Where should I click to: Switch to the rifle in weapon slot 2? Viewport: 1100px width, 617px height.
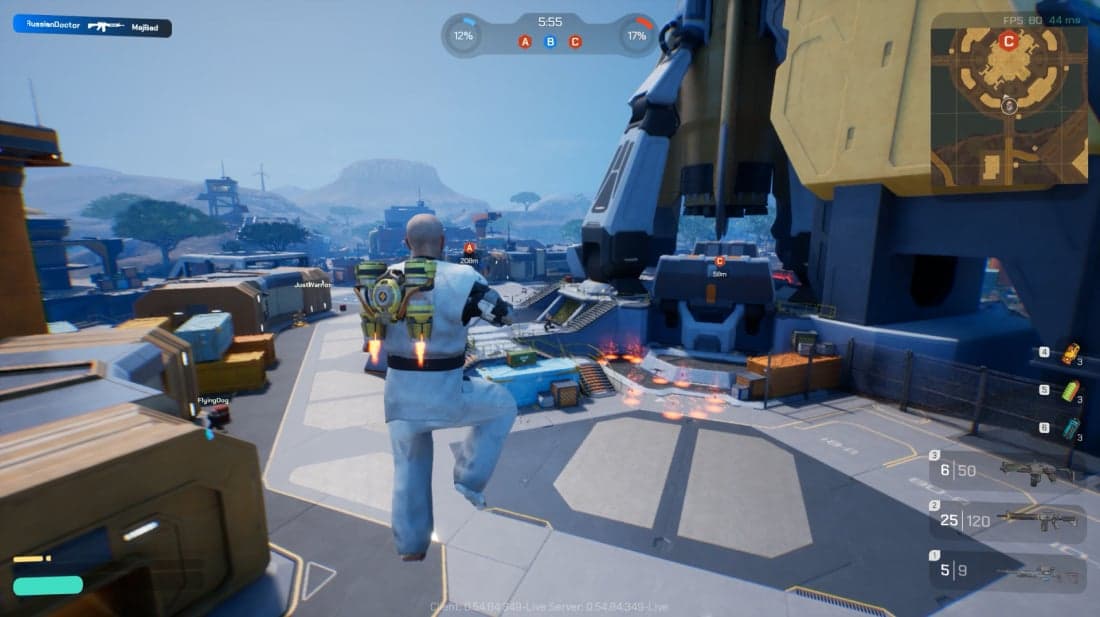click(x=1007, y=520)
